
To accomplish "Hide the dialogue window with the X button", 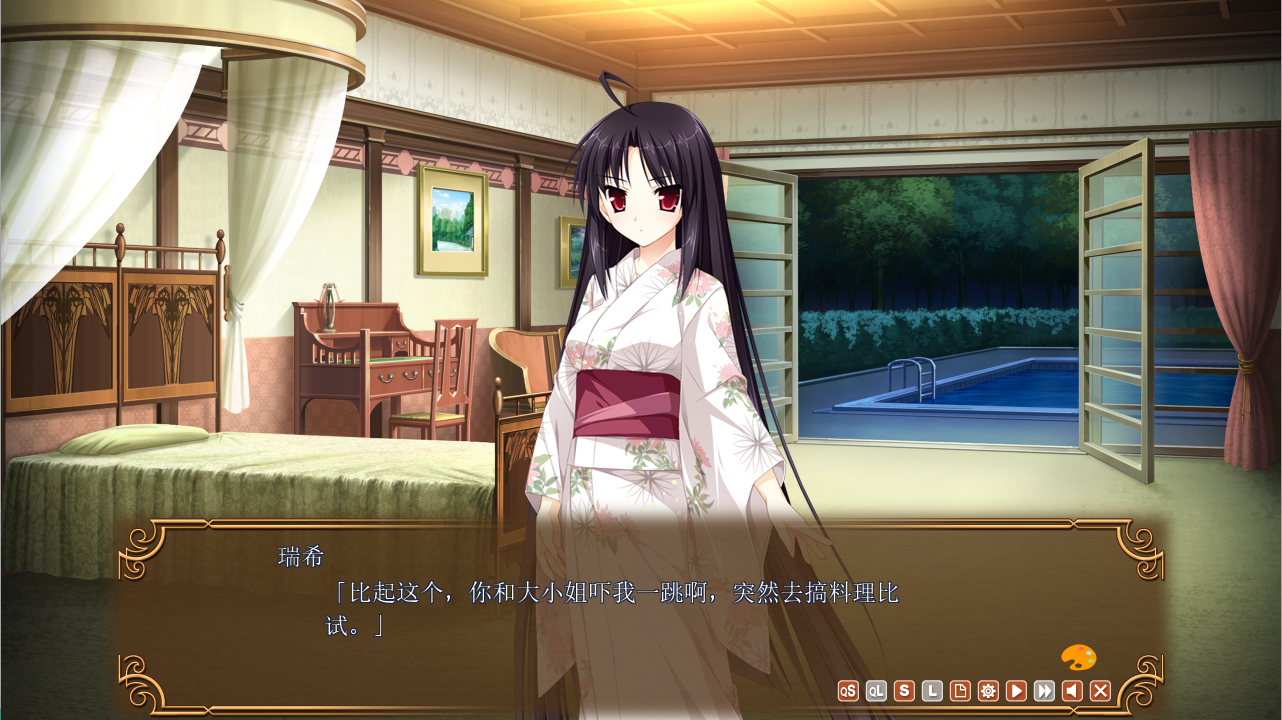I will (1102, 691).
